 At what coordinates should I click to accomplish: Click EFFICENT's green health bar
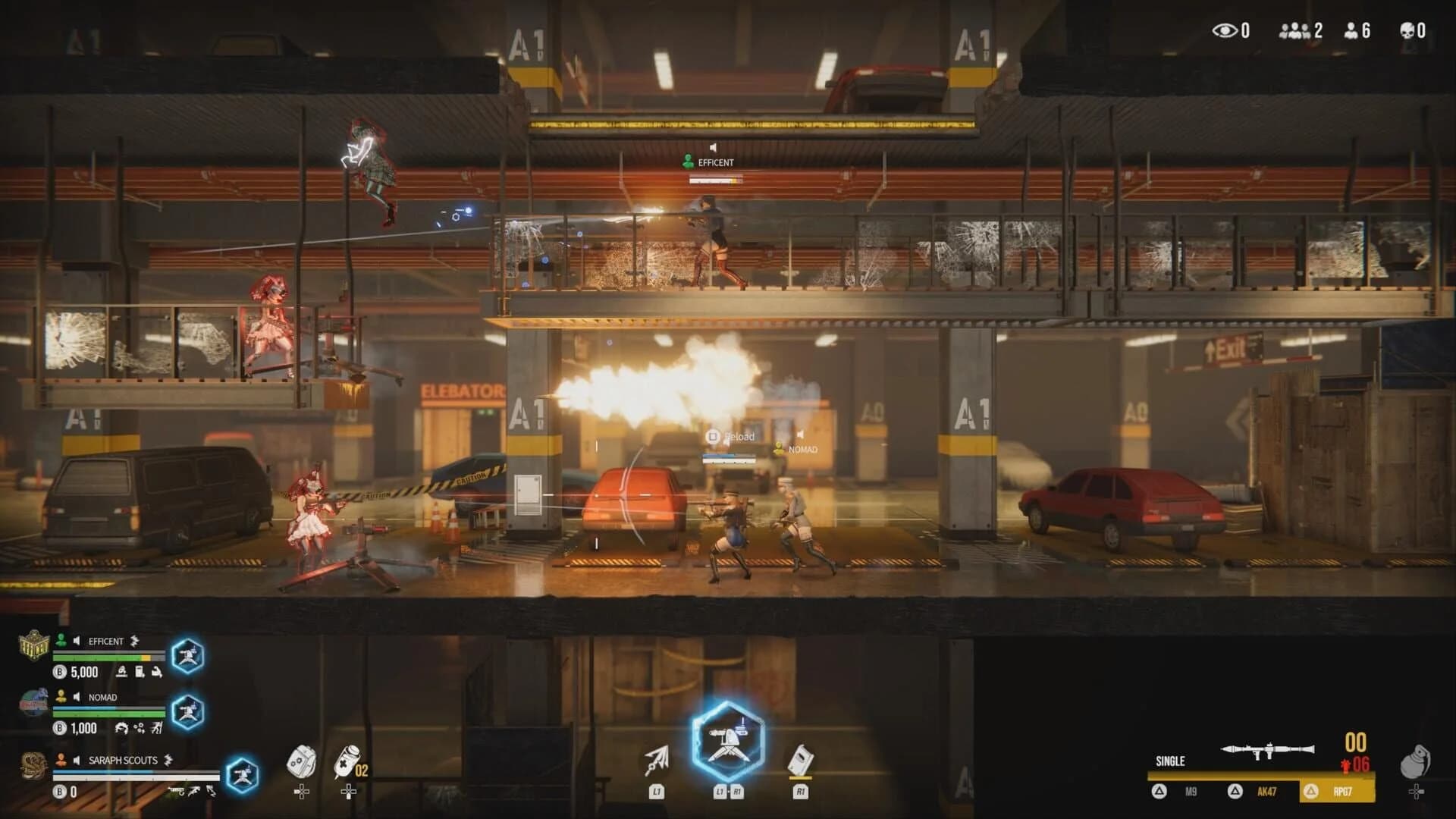pos(100,657)
